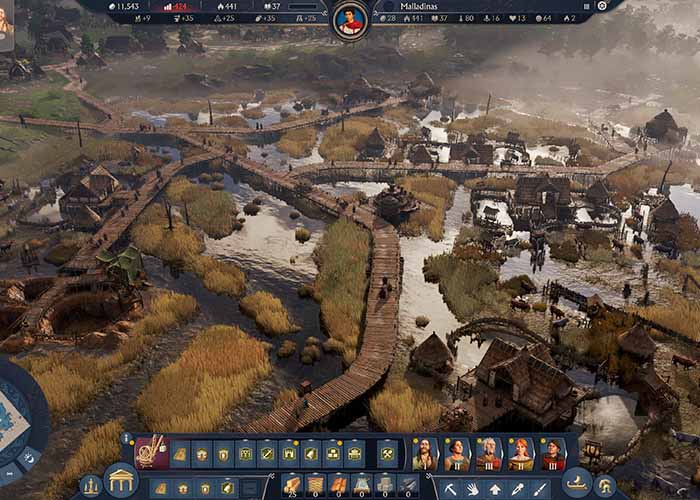Open the ship menu button
This screenshot has width=700, height=500.
coord(577,482)
